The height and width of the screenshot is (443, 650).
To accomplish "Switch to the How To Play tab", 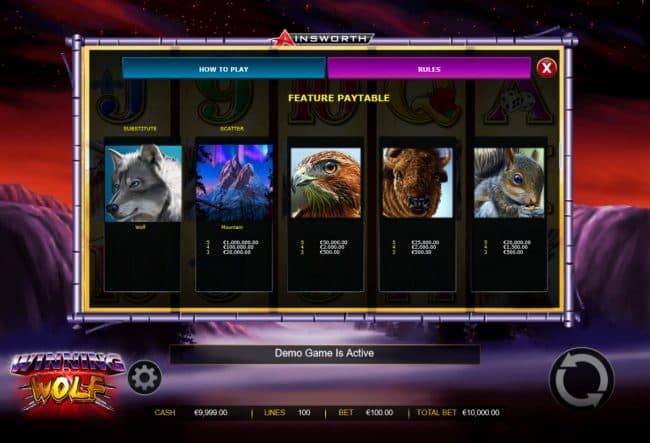I will point(223,68).
